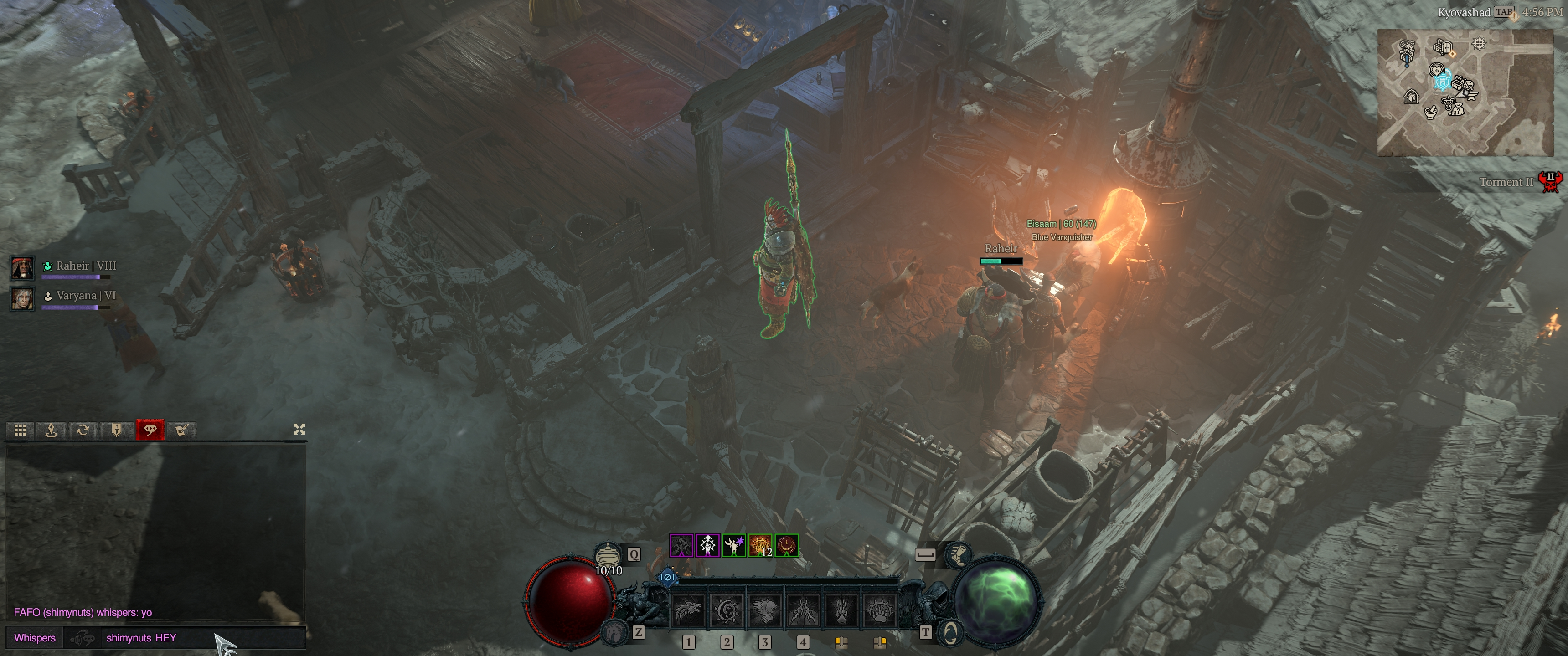Open the scroll-and-quill chat tab
This screenshot has width=1568, height=656.
[x=181, y=430]
